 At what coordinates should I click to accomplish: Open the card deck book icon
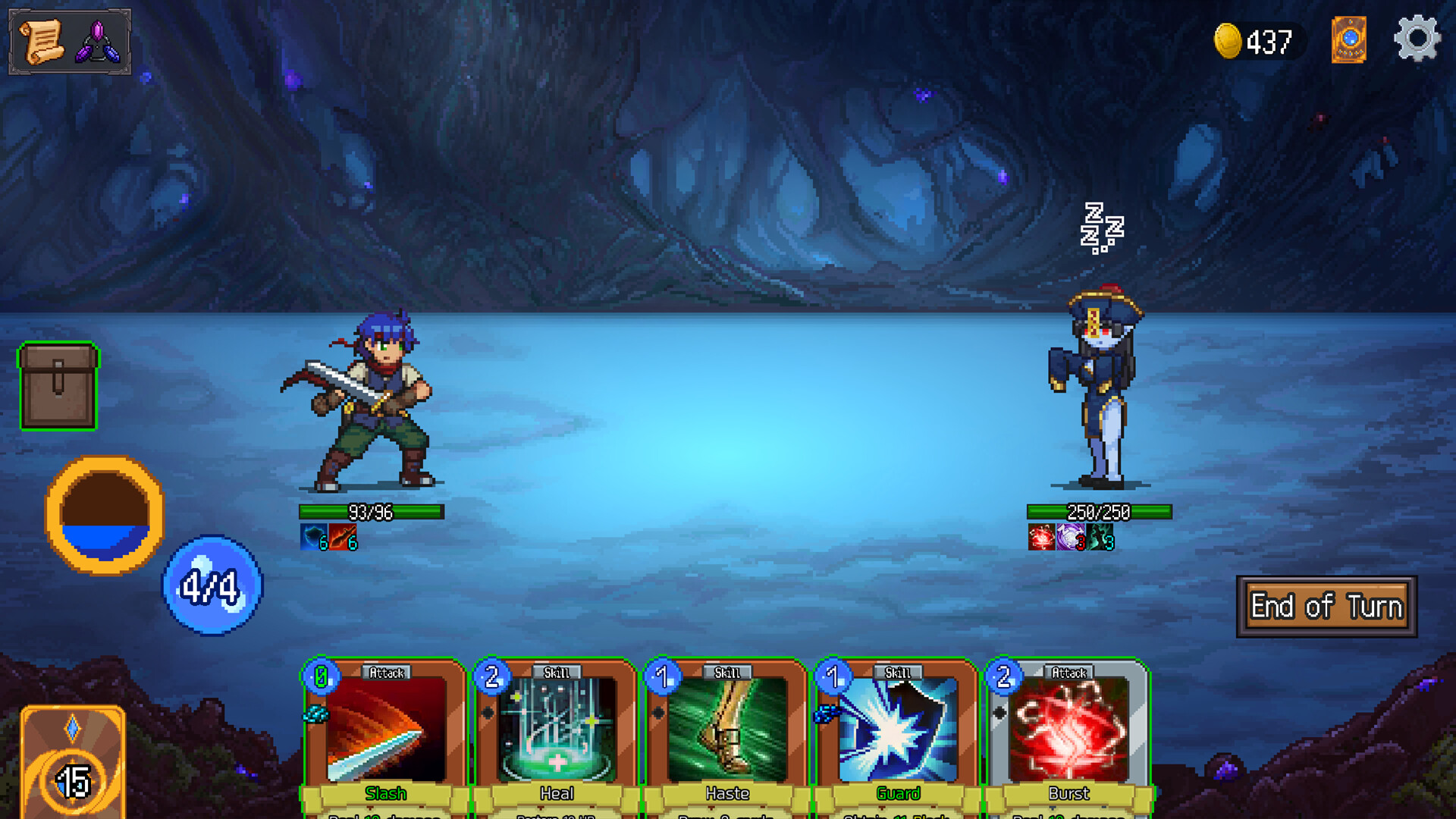click(1351, 38)
